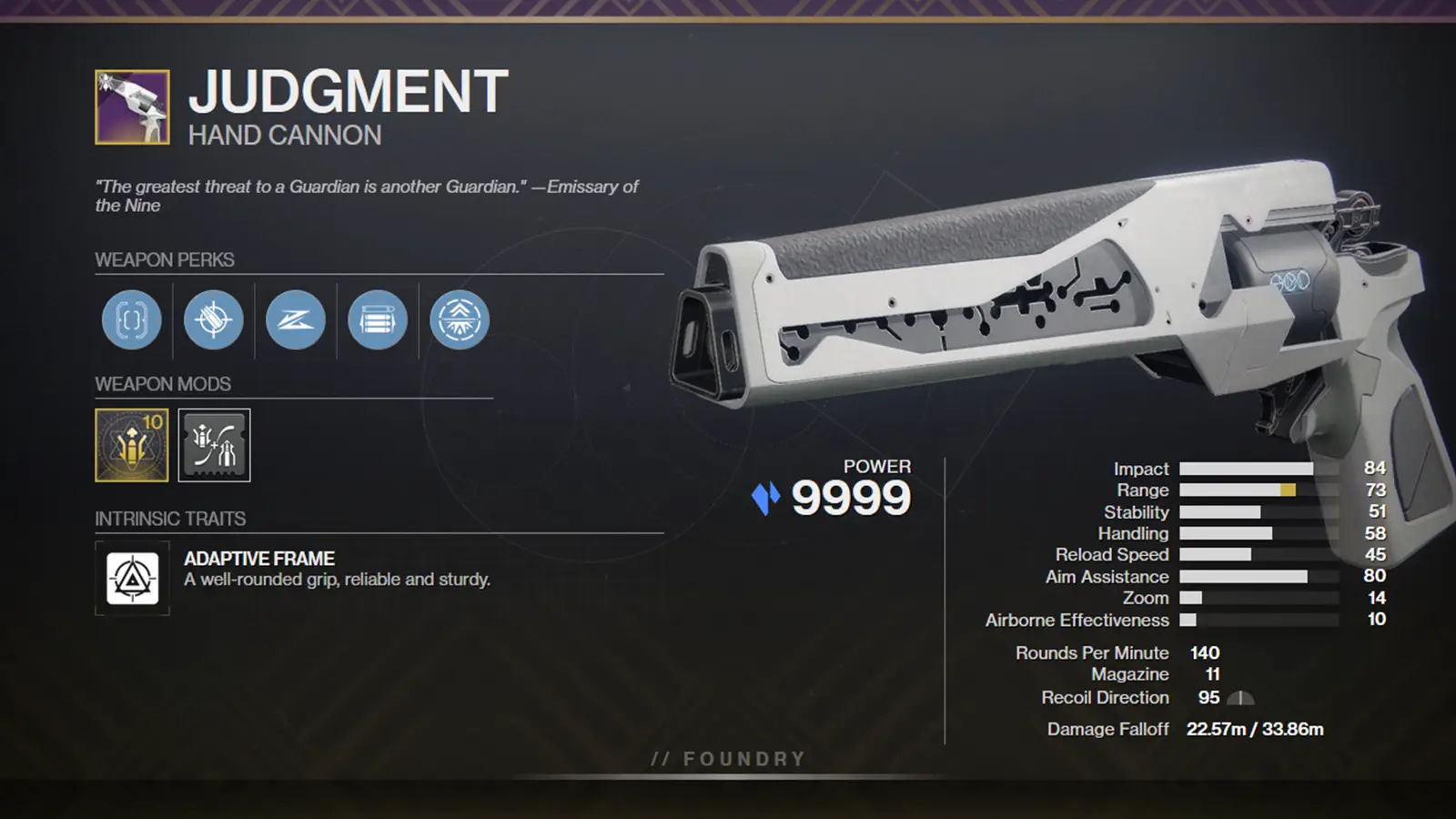Click the INTRINSIC TRAITS section header

pos(171,520)
